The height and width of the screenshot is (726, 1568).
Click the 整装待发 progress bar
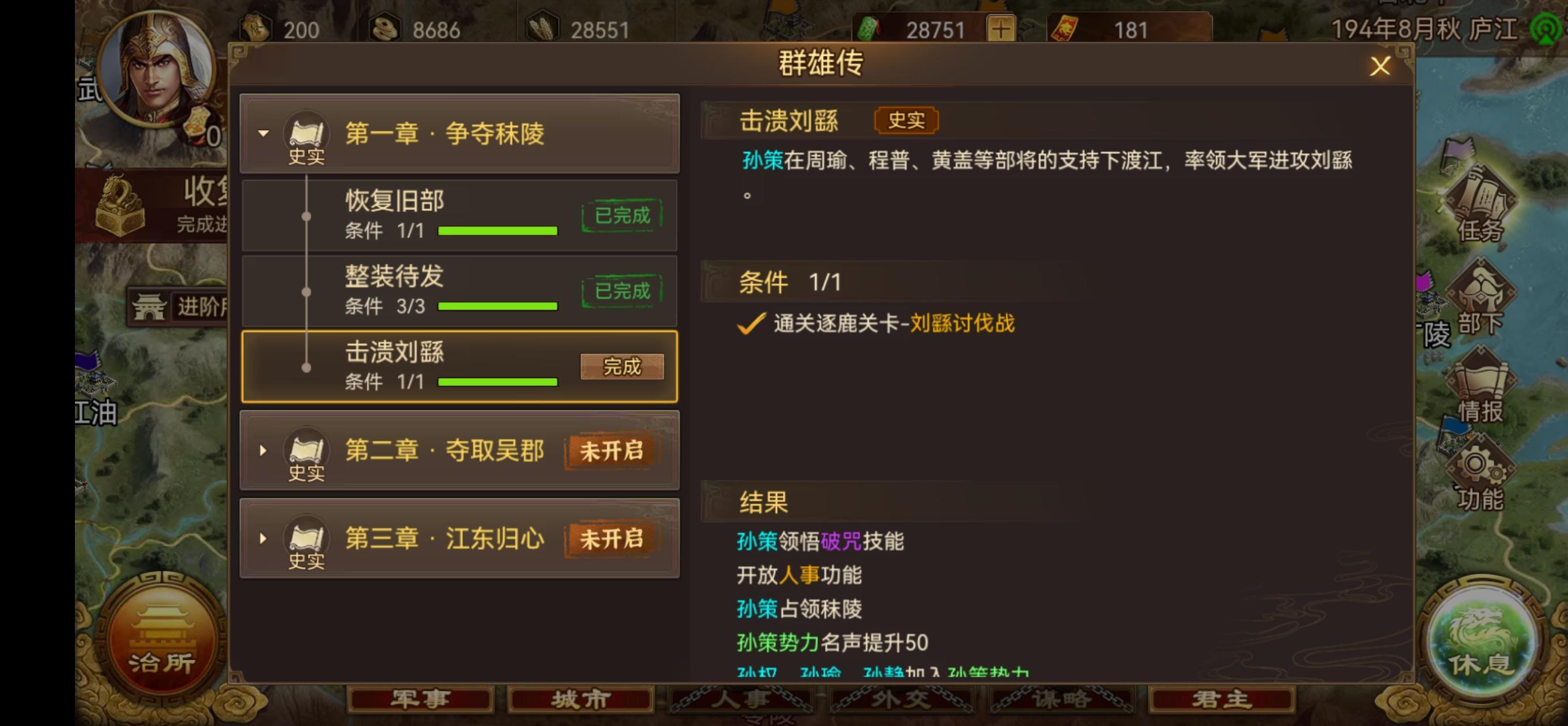[497, 306]
